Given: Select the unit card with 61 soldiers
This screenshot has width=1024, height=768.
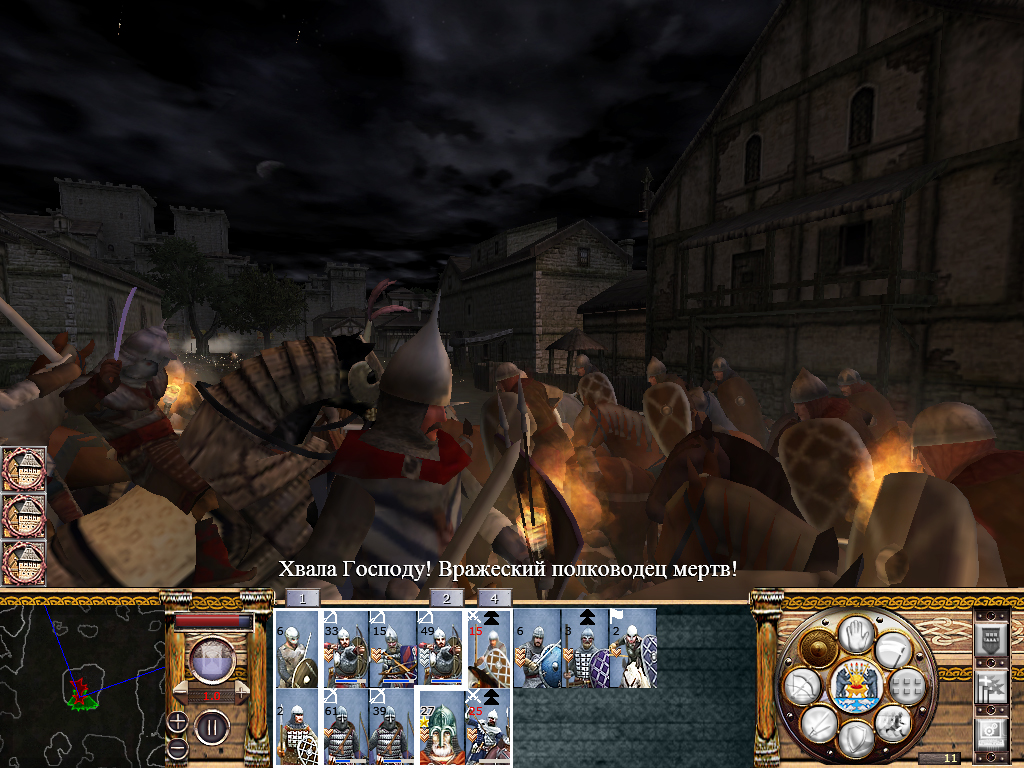Looking at the screenshot, I should tap(345, 726).
